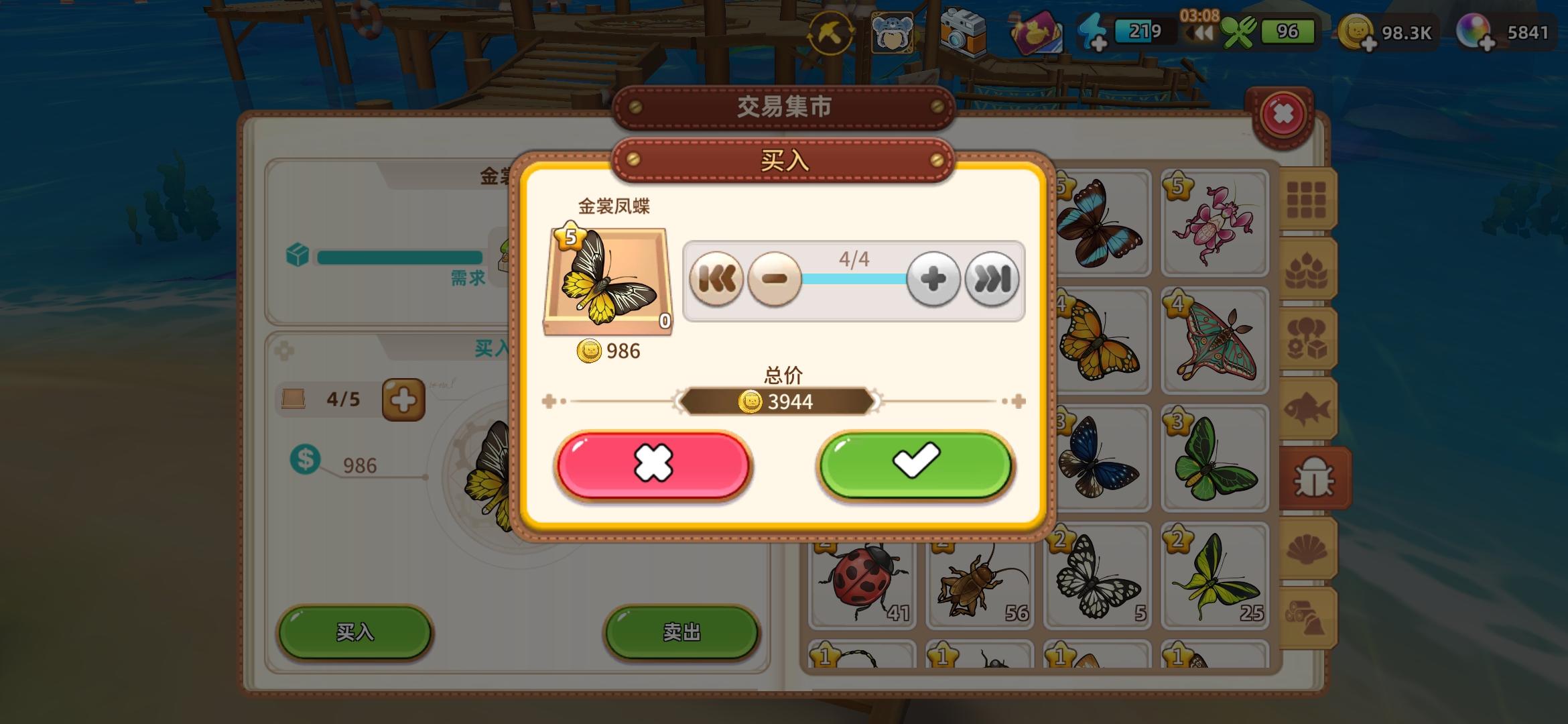Click the quantity slider track
1568x724 pixels.
point(854,280)
